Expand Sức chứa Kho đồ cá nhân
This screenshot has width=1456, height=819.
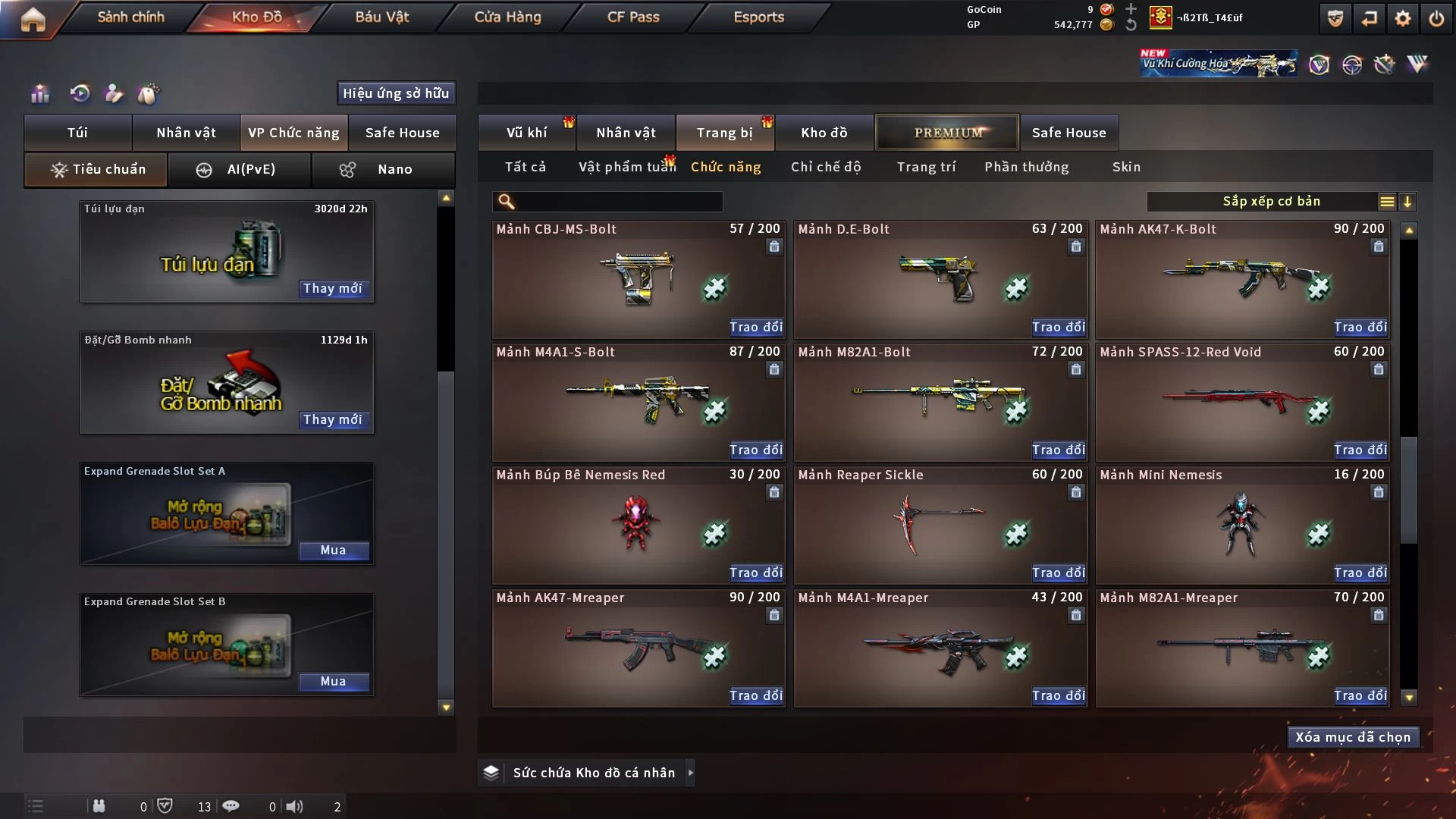tap(690, 773)
